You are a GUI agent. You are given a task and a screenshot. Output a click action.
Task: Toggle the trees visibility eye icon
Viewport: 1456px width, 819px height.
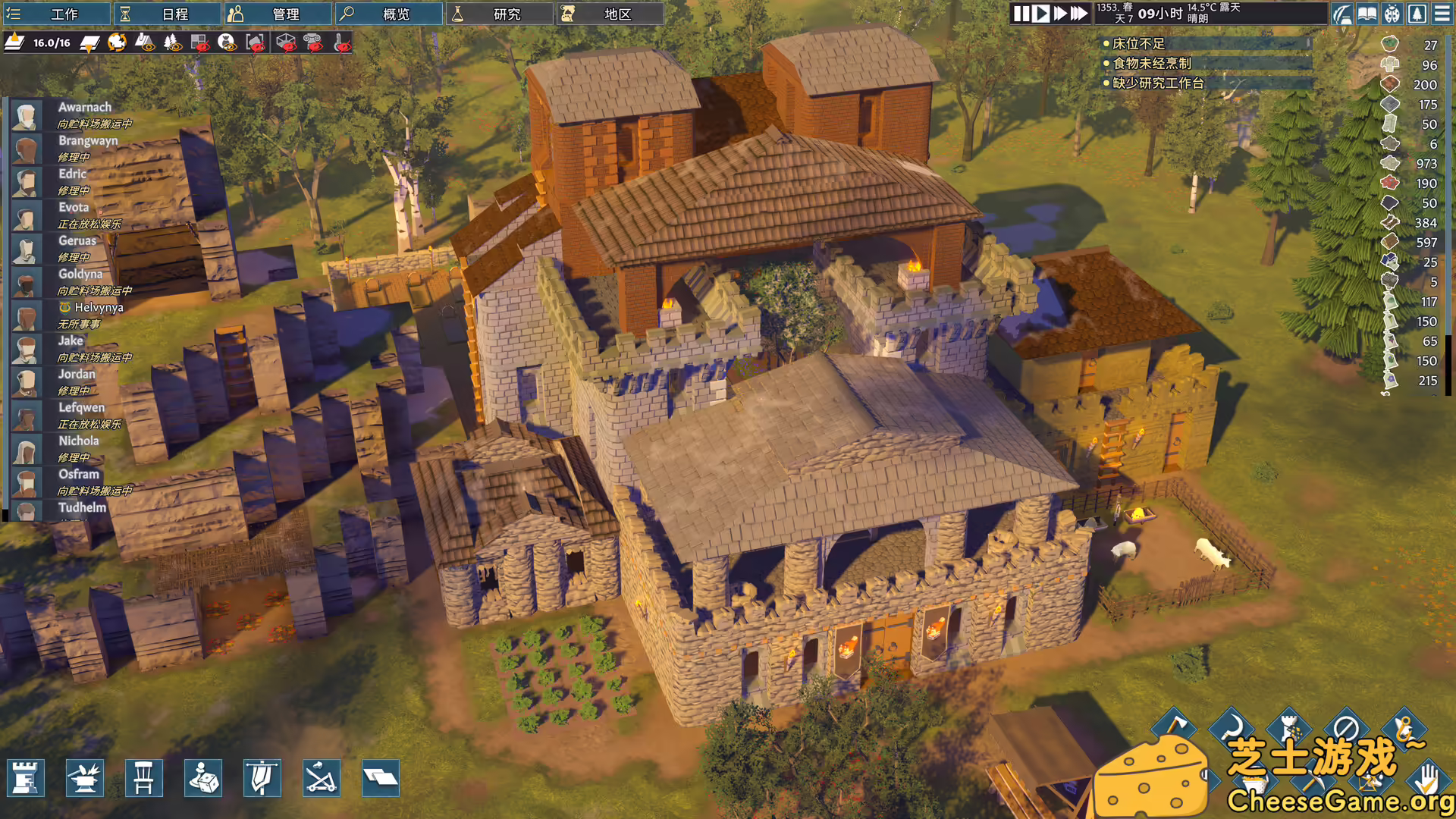pos(172,42)
